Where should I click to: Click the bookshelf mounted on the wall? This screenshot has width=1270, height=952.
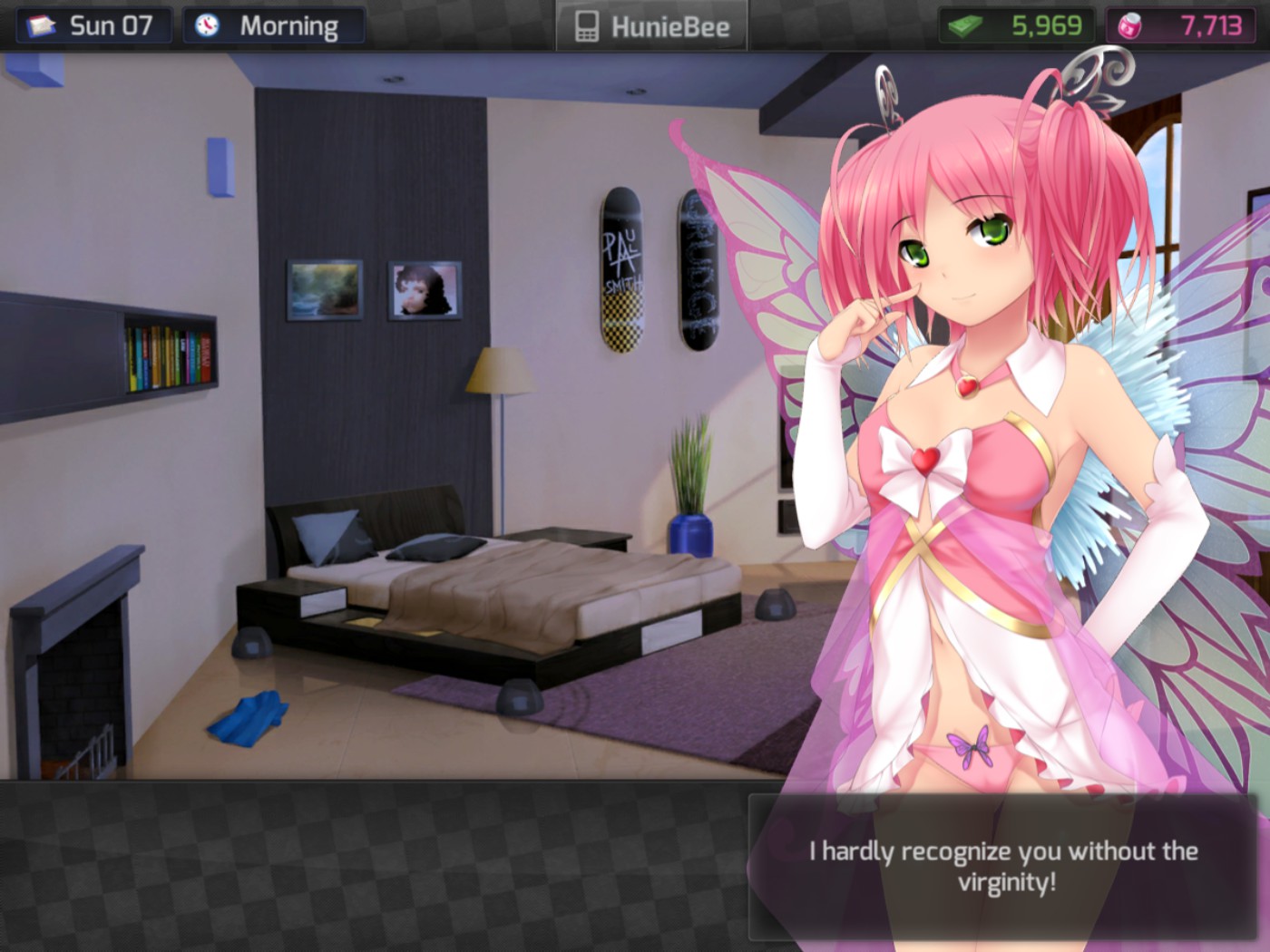tap(168, 354)
